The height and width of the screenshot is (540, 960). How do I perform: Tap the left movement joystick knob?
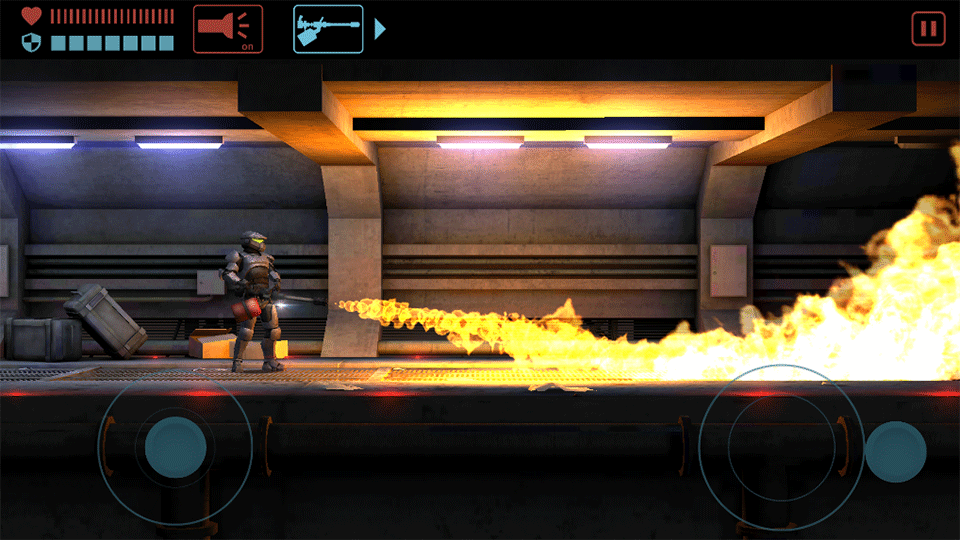[176, 447]
